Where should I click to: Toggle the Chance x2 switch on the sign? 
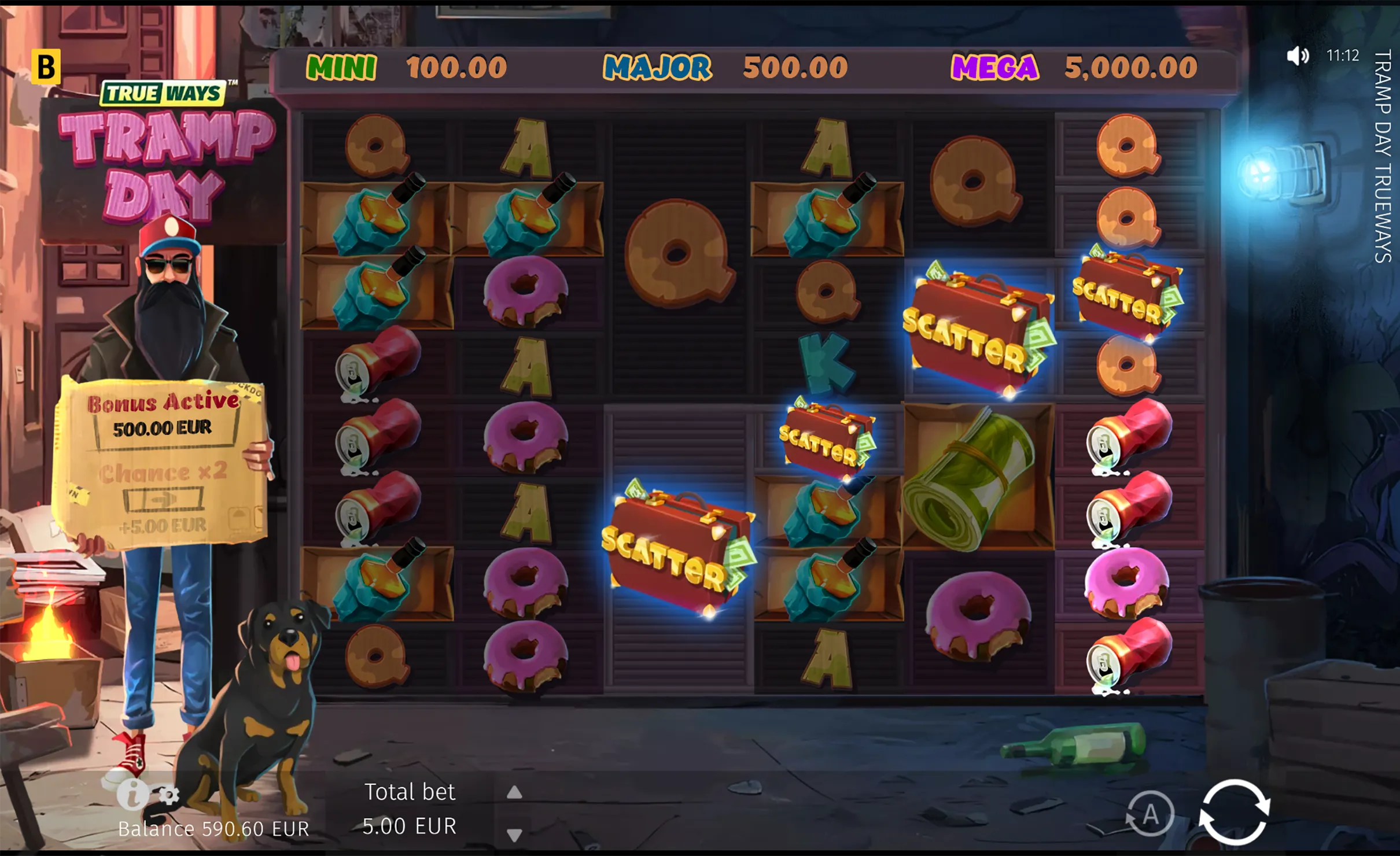[x=164, y=499]
